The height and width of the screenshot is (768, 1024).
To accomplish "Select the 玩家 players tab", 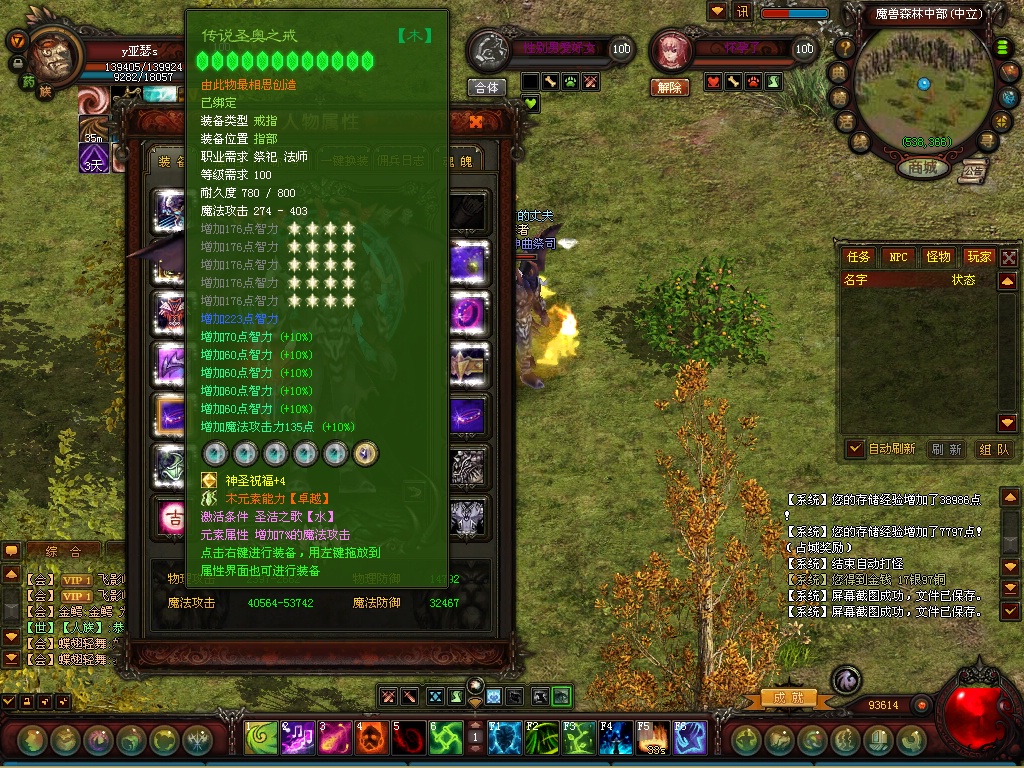I will tap(978, 257).
